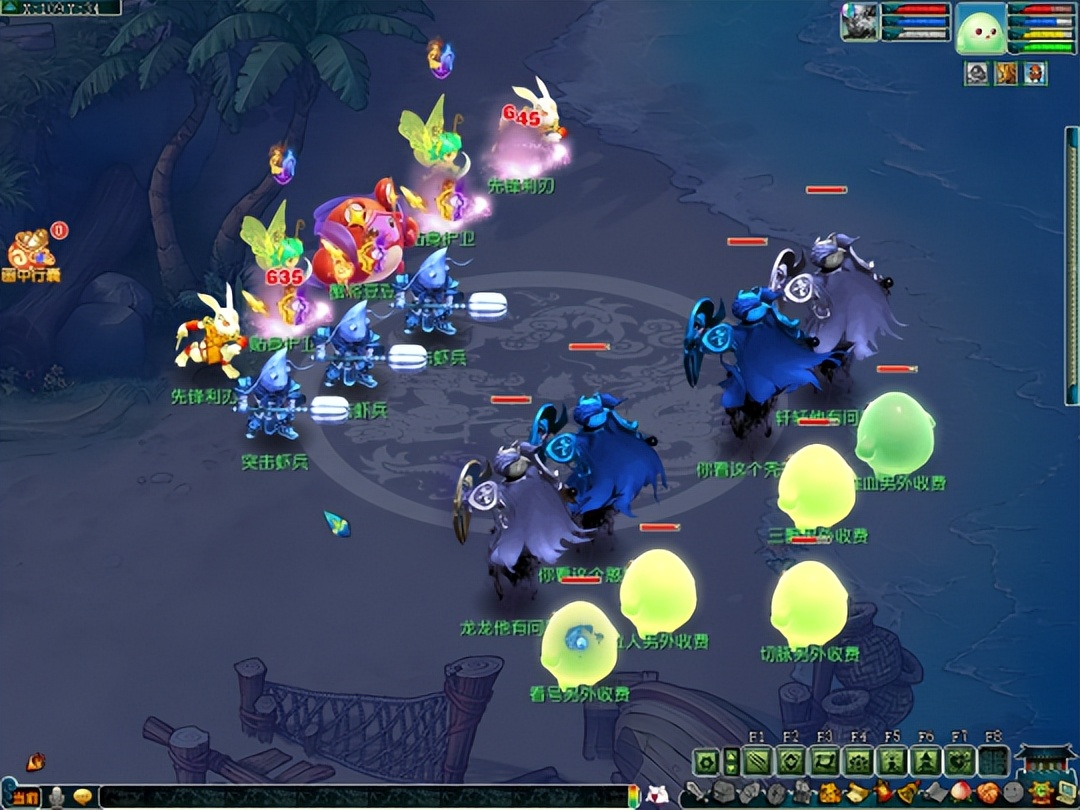This screenshot has height=810, width=1080.
Task: Use the F2 diamond emblem skill
Action: tap(791, 761)
